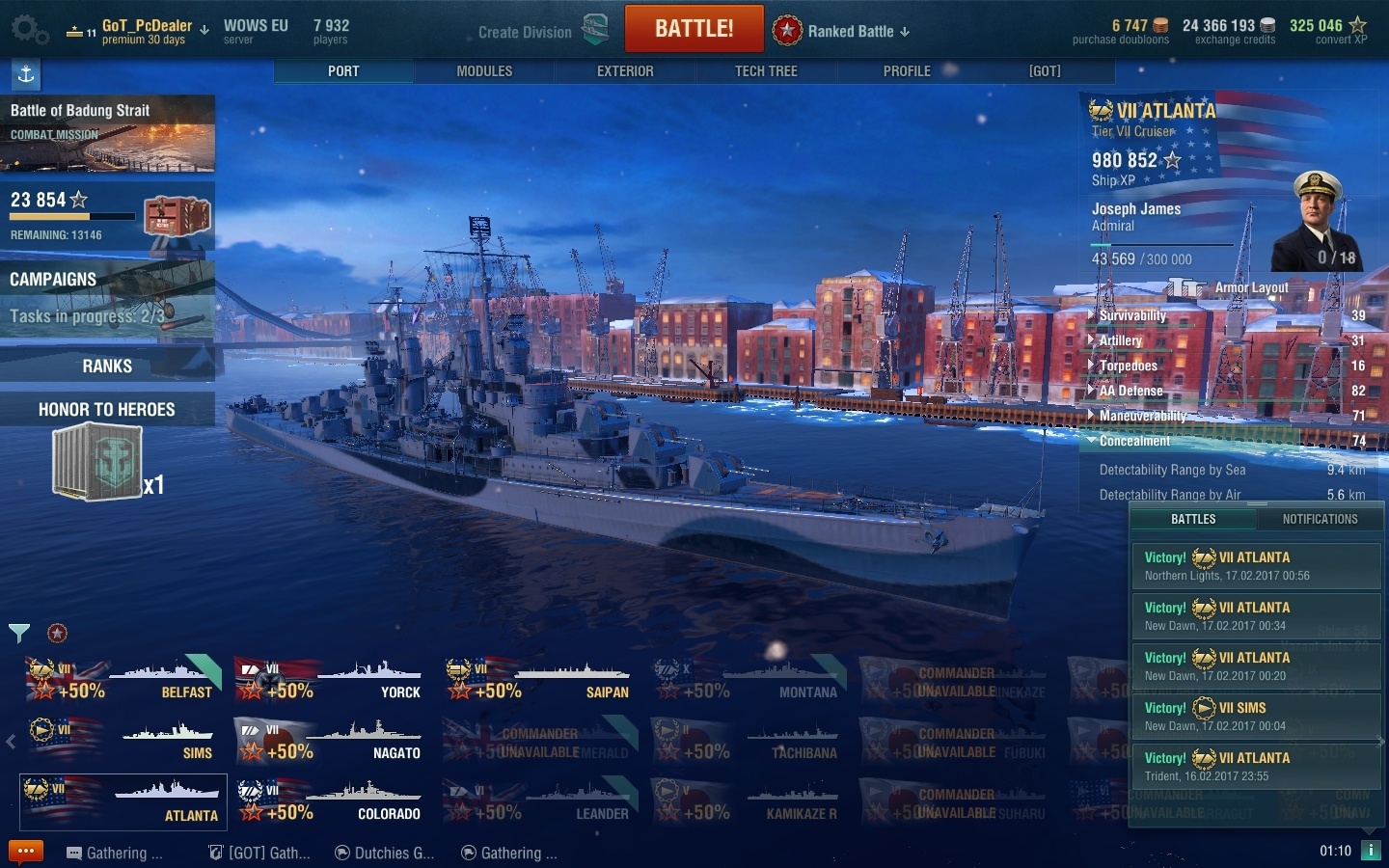Open the ship carousel filter funnel

19,633
